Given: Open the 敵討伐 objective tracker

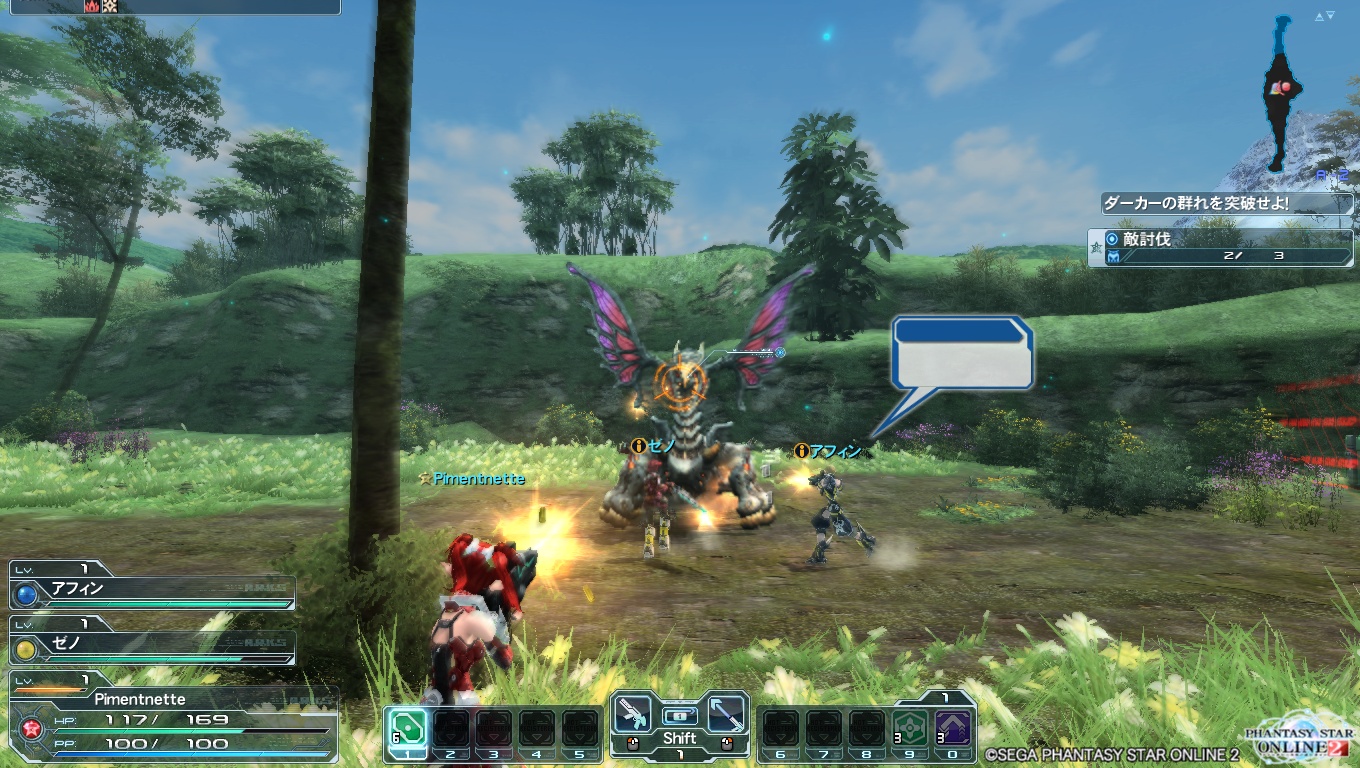Looking at the screenshot, I should pyautogui.click(x=1220, y=247).
